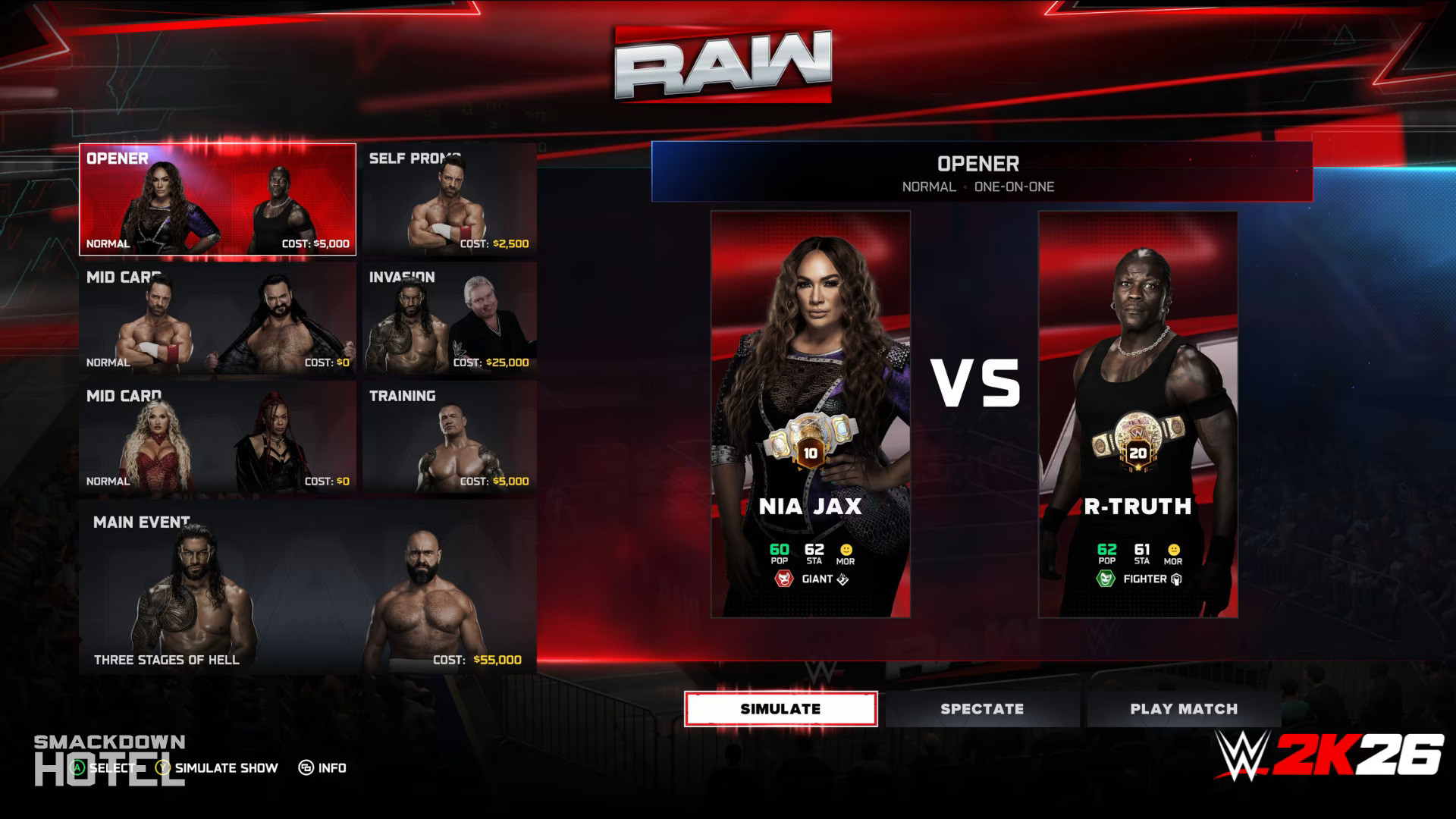Viewport: 1456px width, 819px height.
Task: Click the Simulate button
Action: pos(780,709)
